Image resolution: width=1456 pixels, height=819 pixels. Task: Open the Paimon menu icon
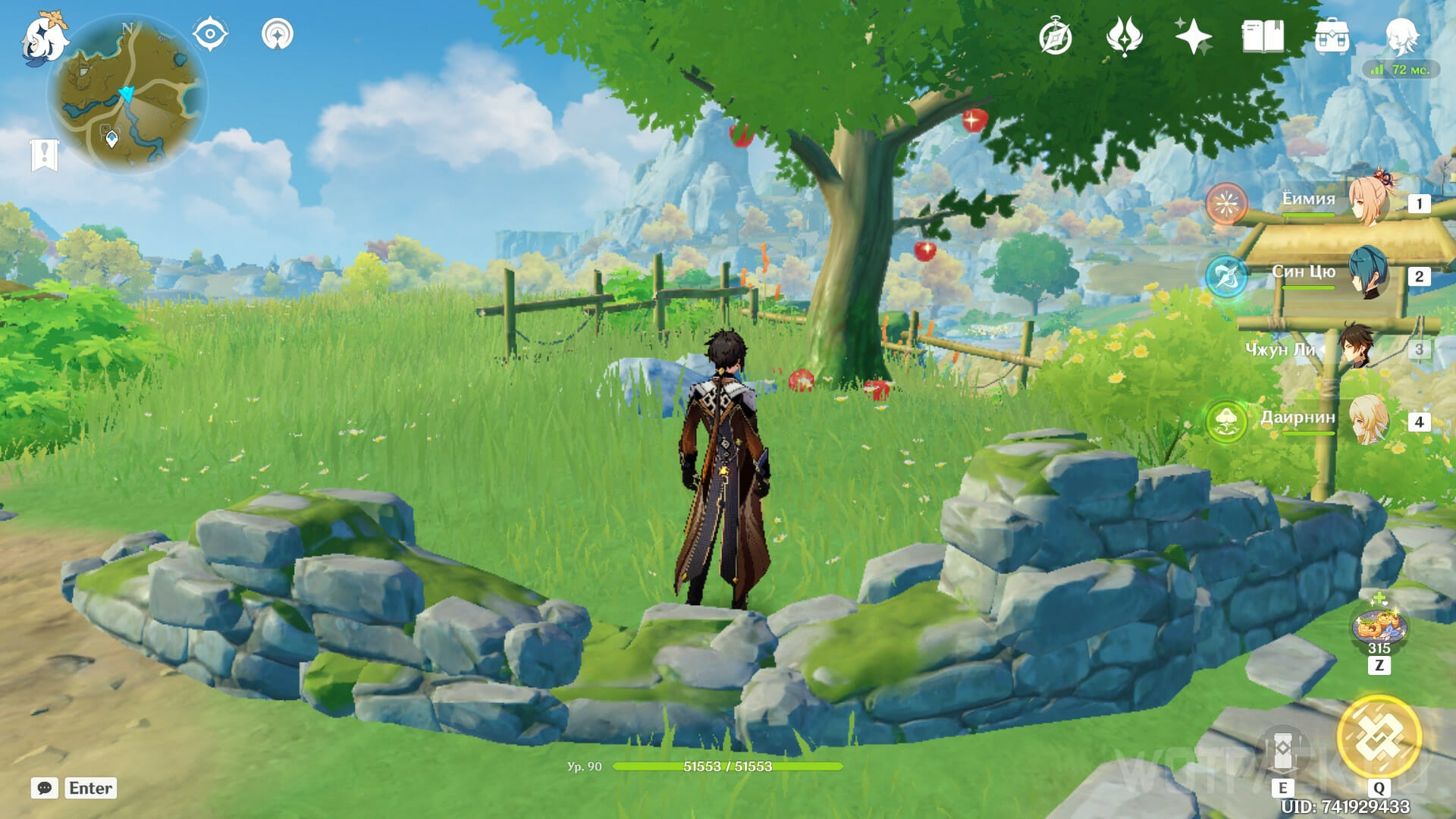[44, 38]
